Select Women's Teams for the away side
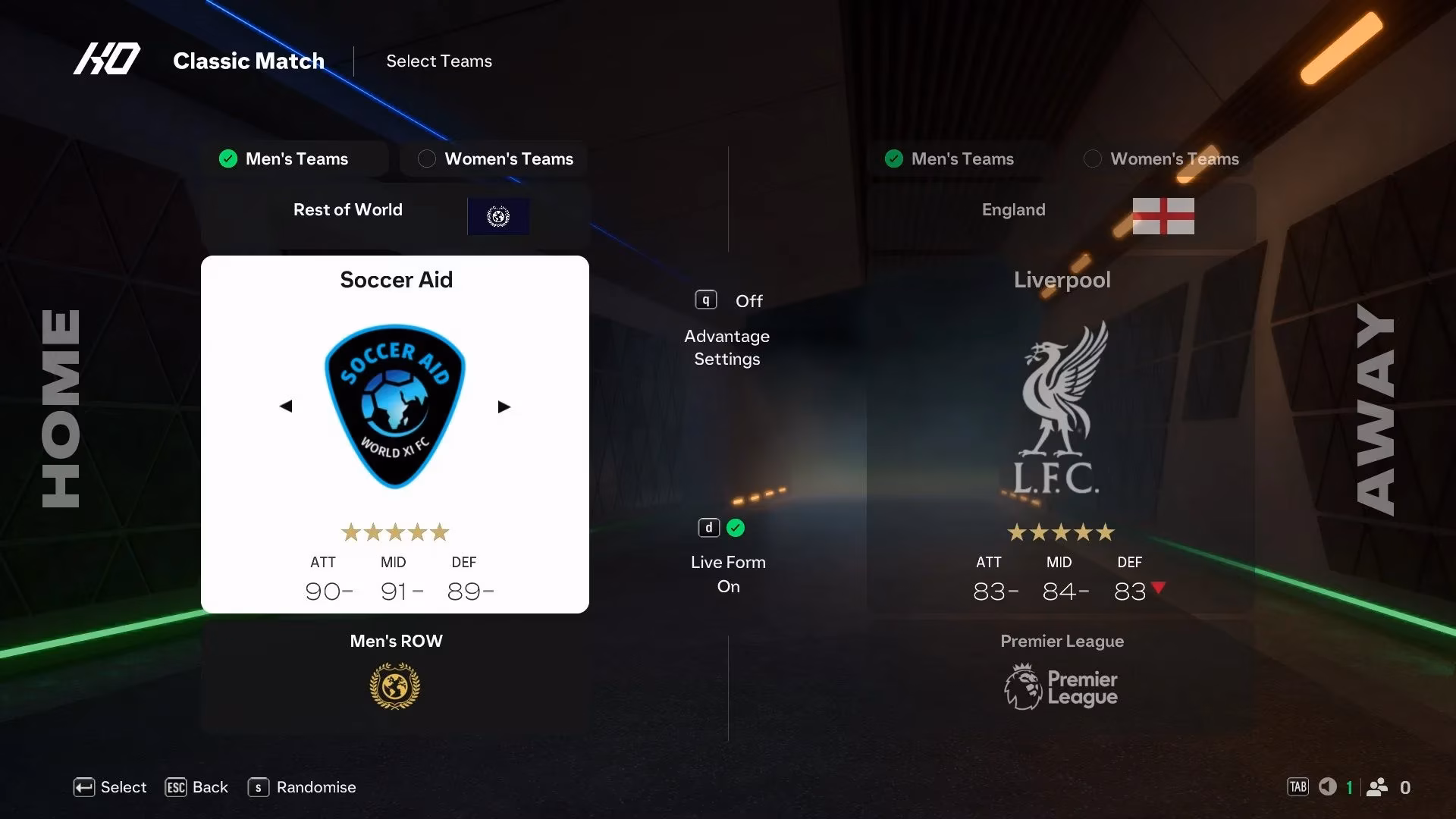This screenshot has height=819, width=1456. (1160, 159)
